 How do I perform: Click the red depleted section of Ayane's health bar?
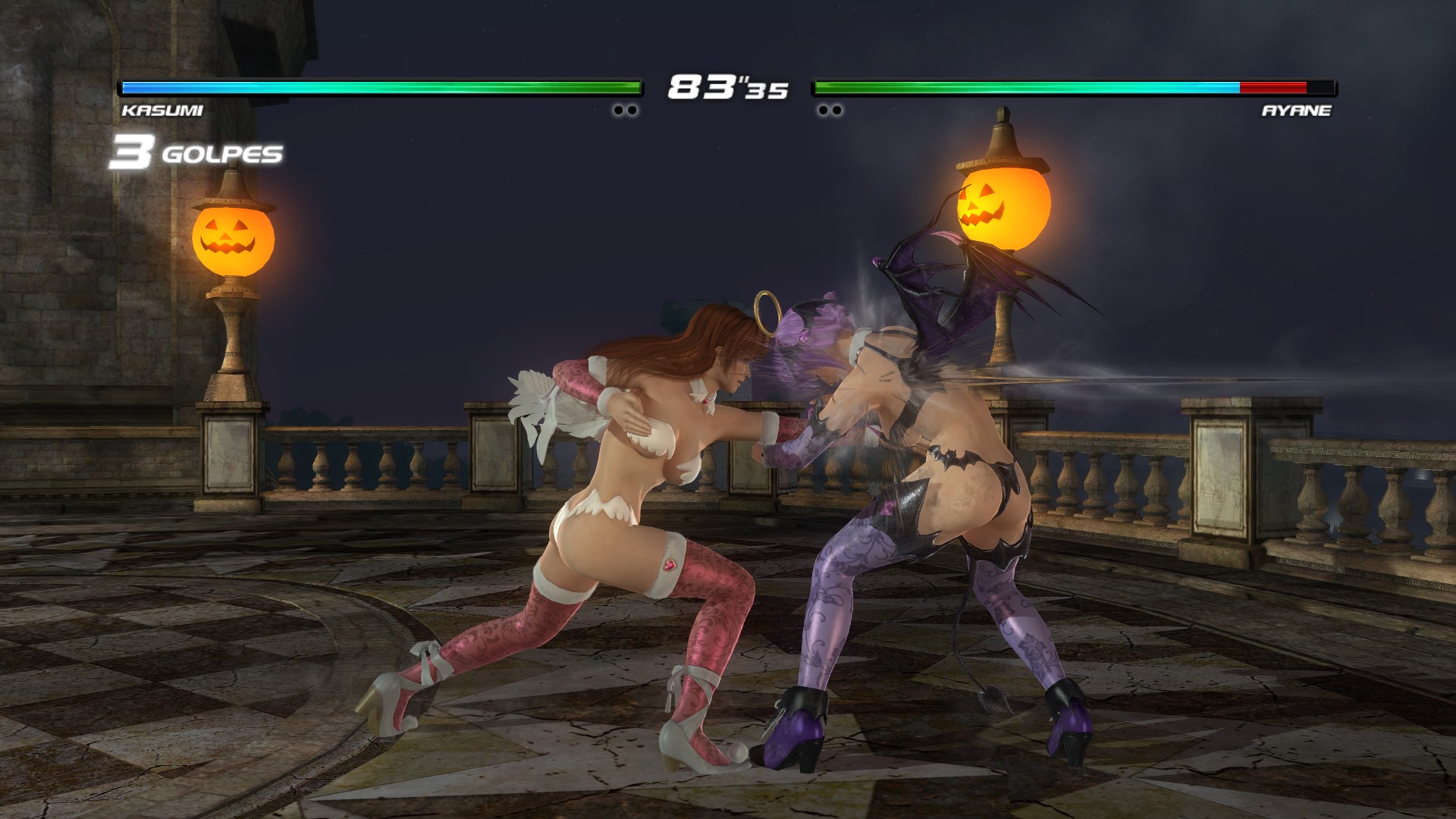click(x=1274, y=87)
